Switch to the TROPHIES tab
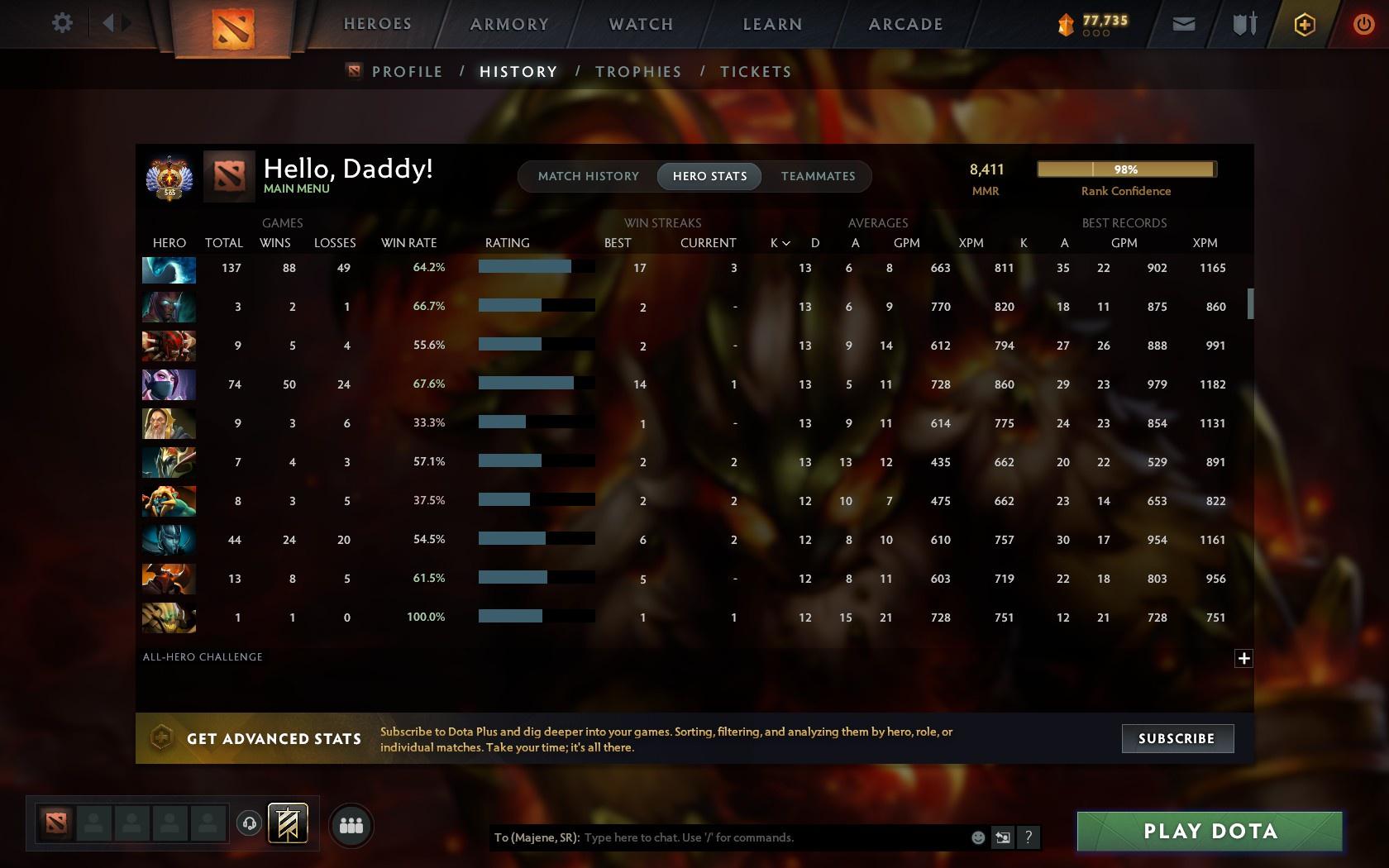The image size is (1389, 868). pyautogui.click(x=637, y=71)
